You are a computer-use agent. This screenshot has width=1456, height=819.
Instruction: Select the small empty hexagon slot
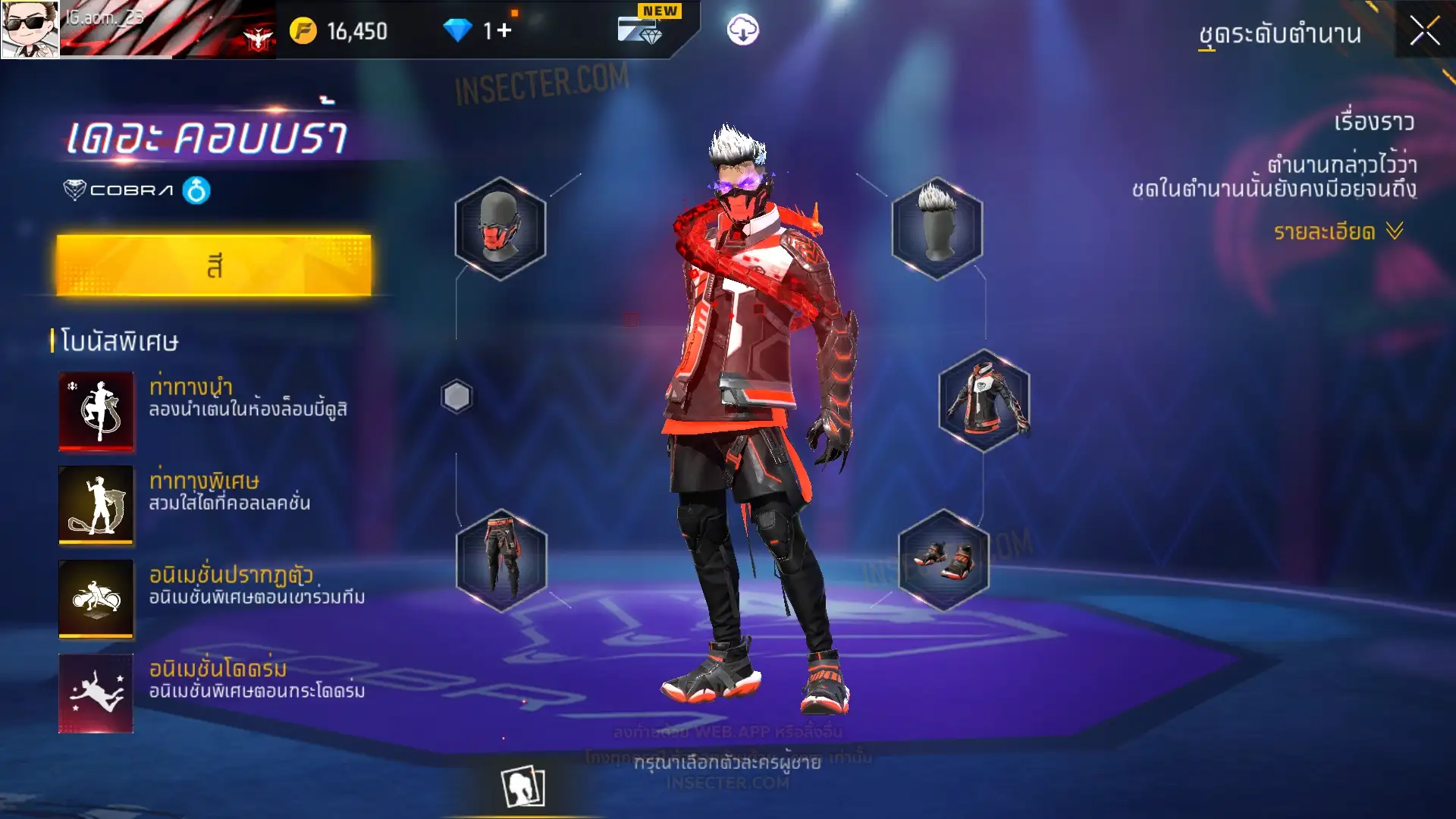pyautogui.click(x=457, y=397)
